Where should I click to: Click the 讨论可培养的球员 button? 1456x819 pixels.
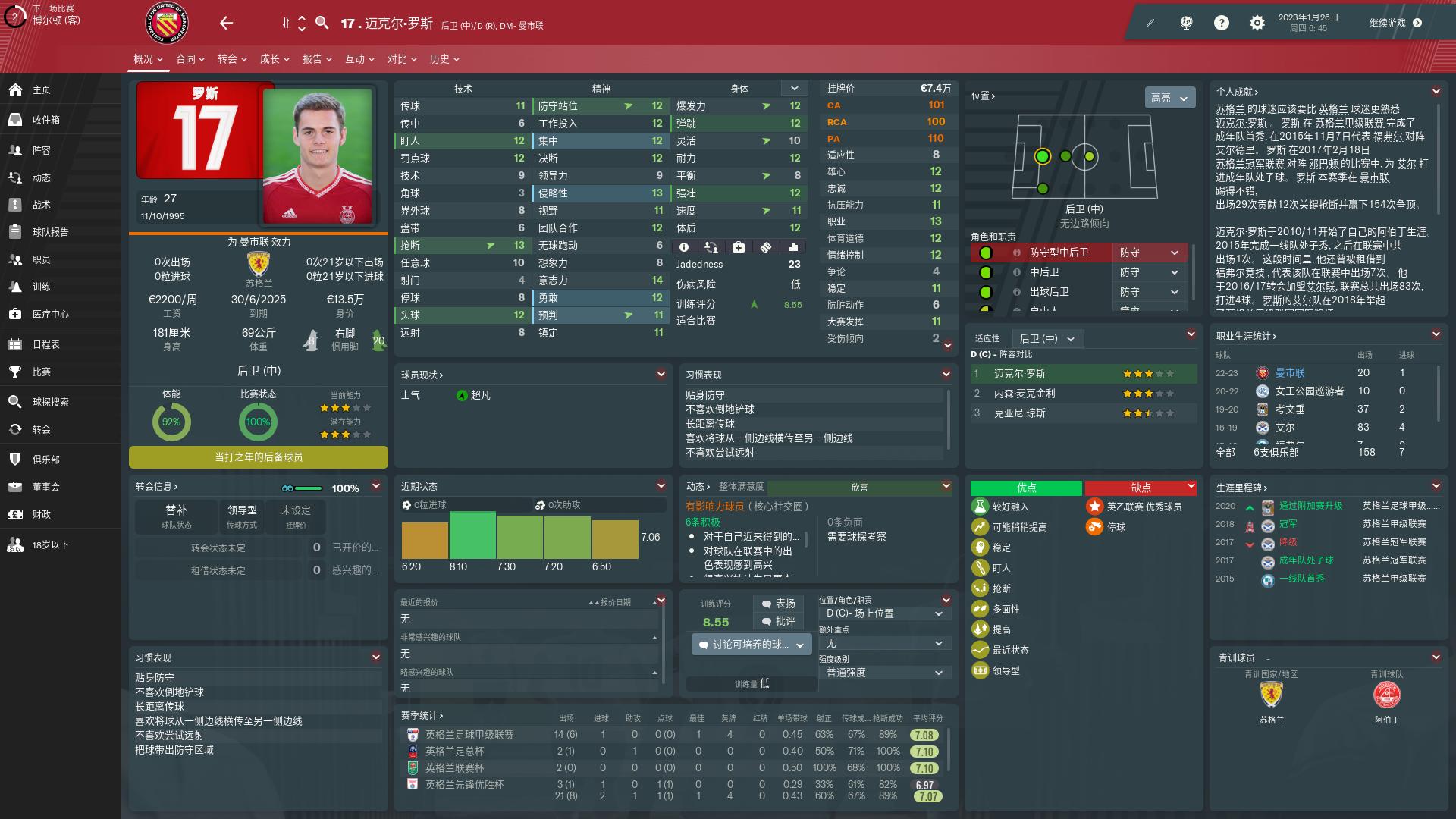[x=750, y=643]
